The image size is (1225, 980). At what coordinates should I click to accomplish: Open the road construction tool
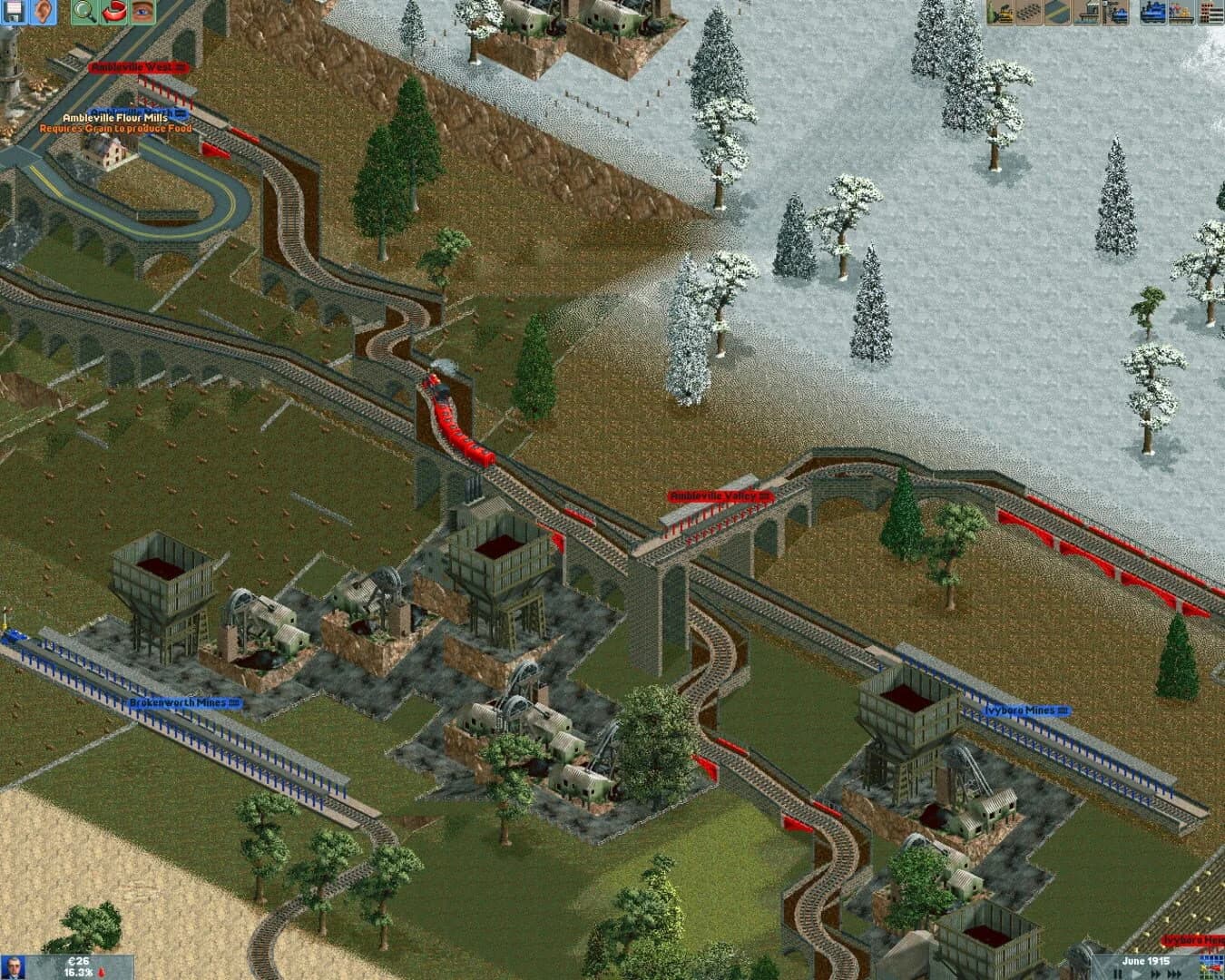(1056, 13)
